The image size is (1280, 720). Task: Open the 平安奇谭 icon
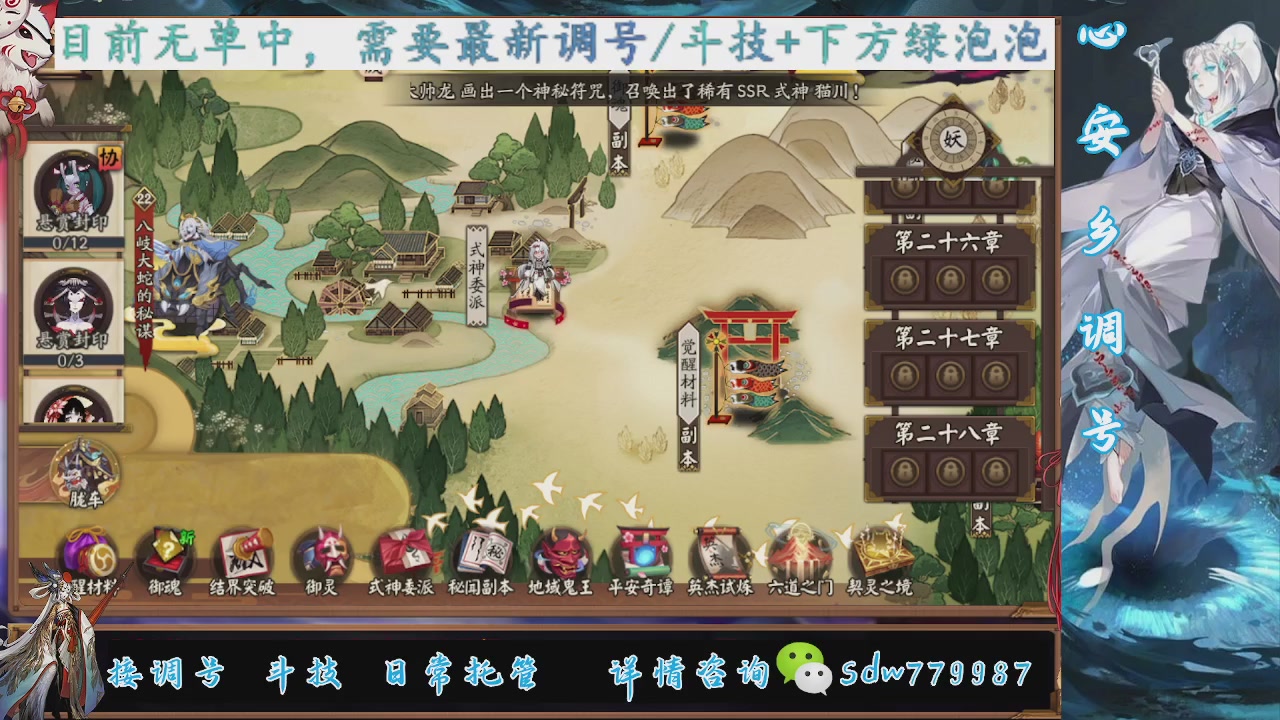[x=646, y=555]
